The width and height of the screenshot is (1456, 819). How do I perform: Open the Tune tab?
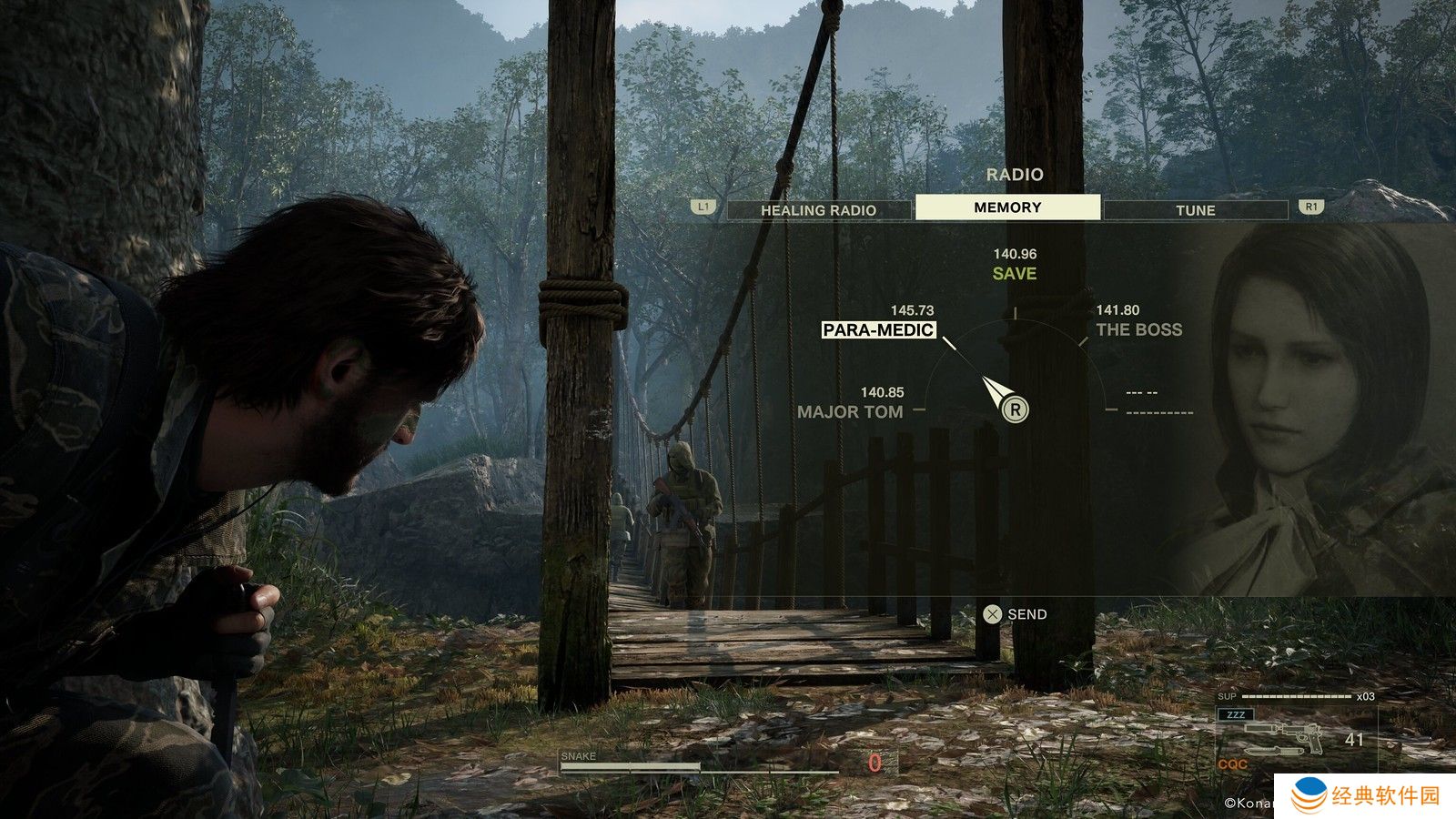(1195, 210)
